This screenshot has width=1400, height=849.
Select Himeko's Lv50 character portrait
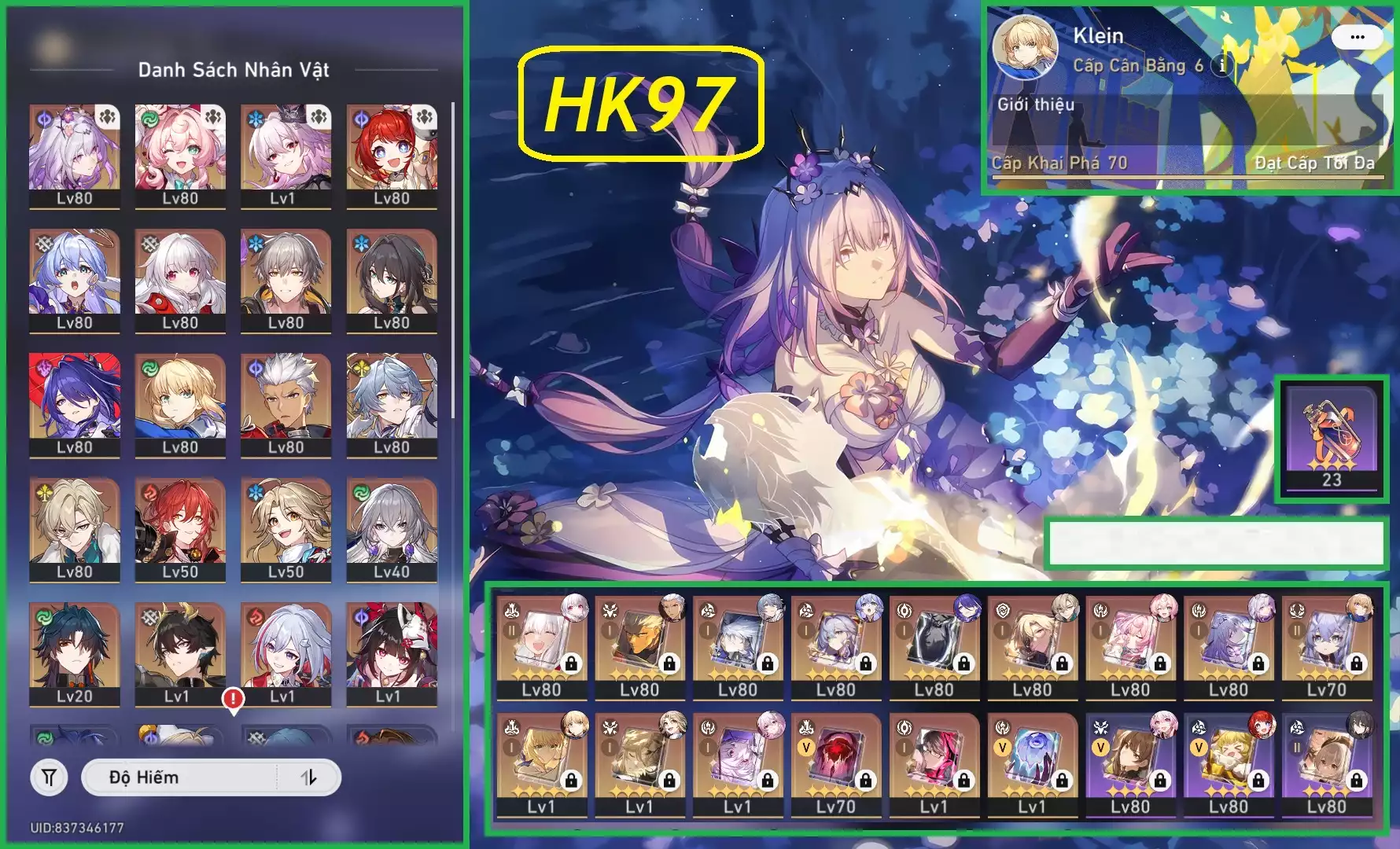click(180, 528)
